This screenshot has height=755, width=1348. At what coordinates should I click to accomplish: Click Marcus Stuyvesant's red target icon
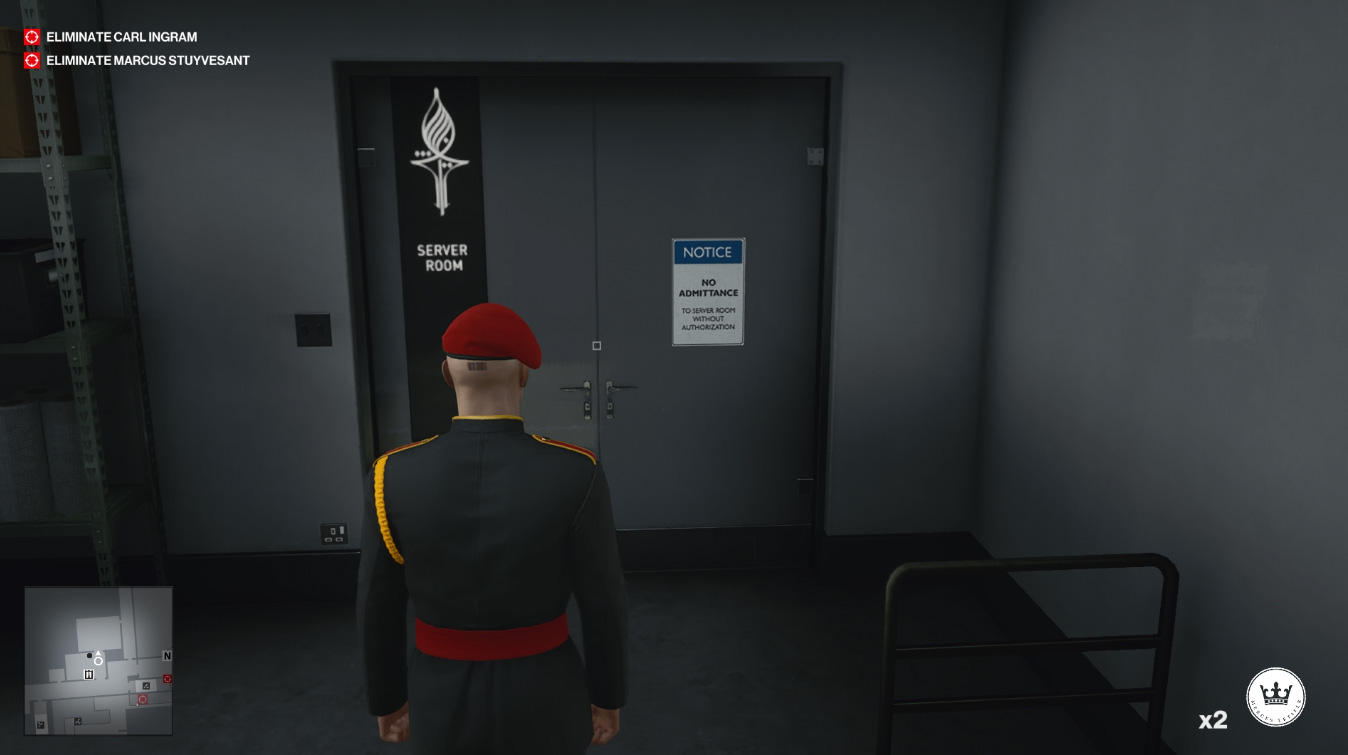click(30, 60)
